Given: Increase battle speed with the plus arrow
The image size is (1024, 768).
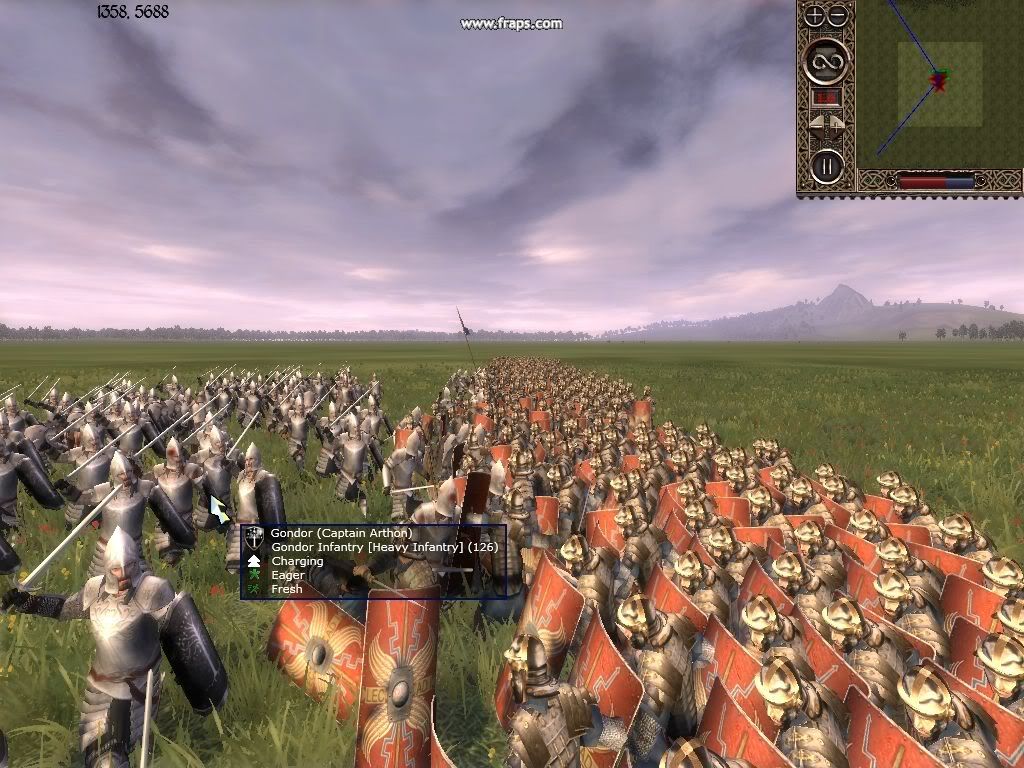Looking at the screenshot, I should click(838, 125).
